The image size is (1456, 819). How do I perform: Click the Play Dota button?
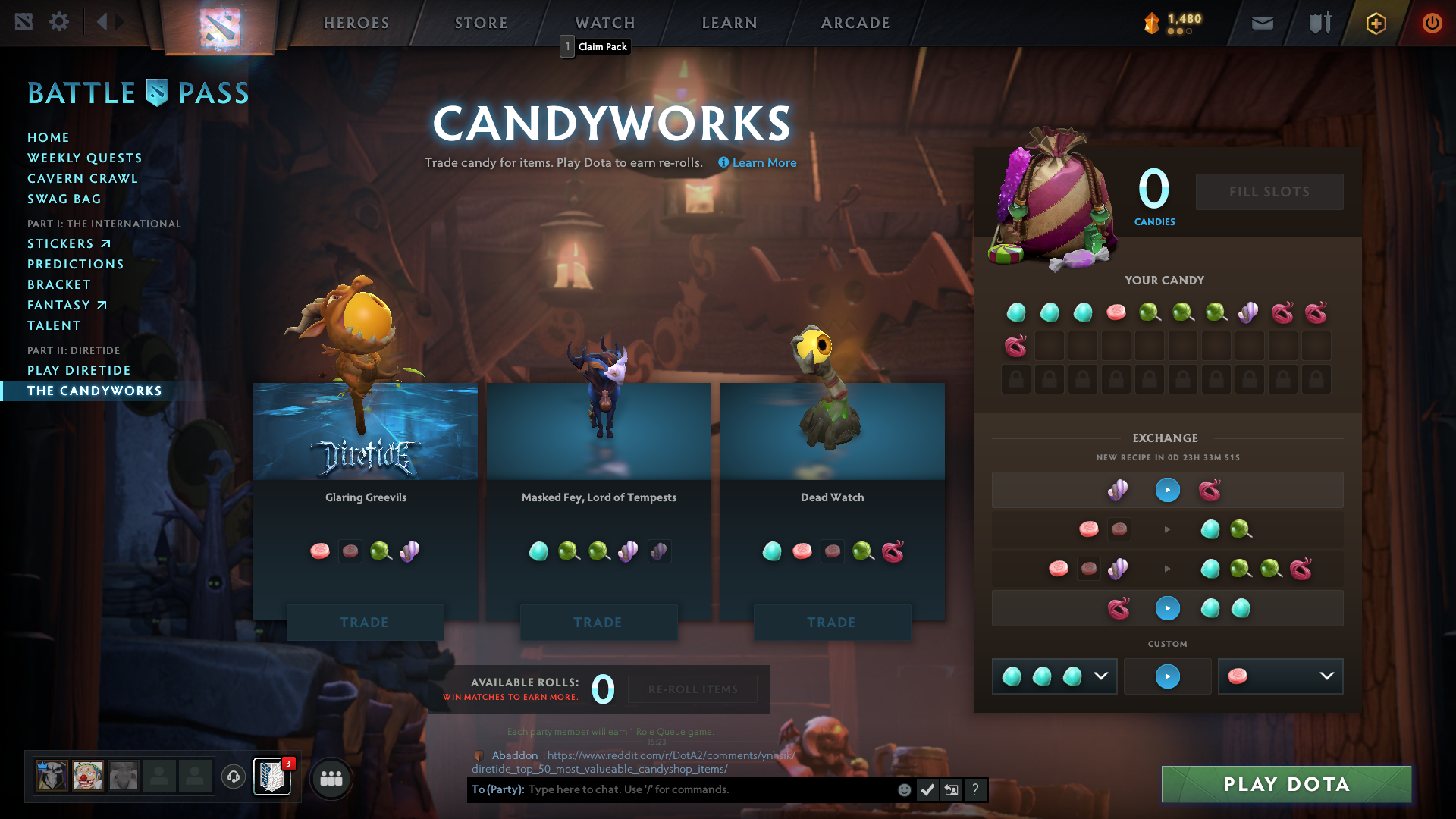tap(1285, 784)
